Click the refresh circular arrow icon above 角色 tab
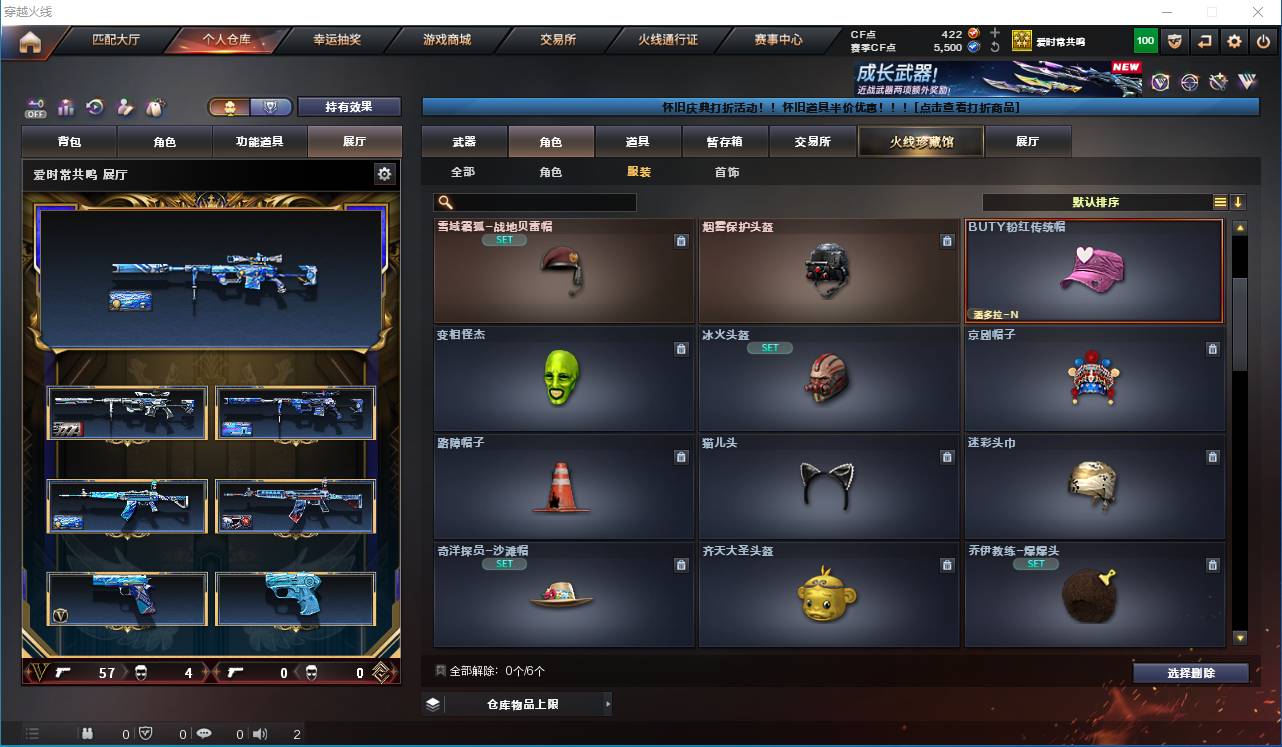Viewport: 1282px width, 747px height. 93,106
